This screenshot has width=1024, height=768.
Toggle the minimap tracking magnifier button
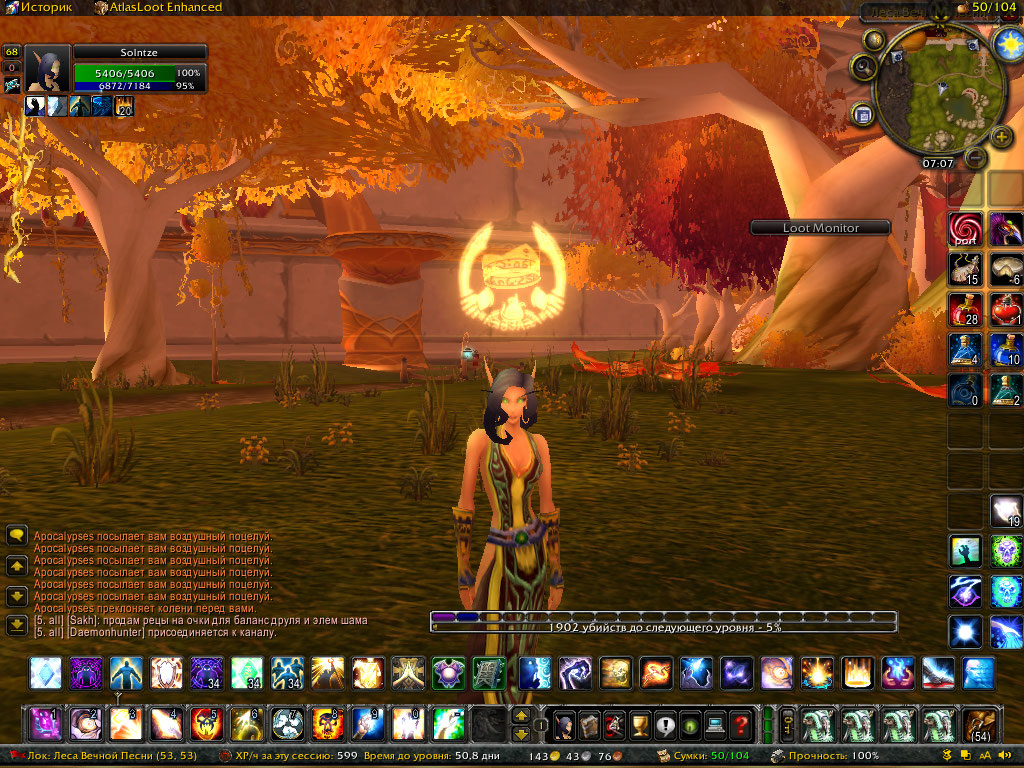pyautogui.click(x=863, y=68)
